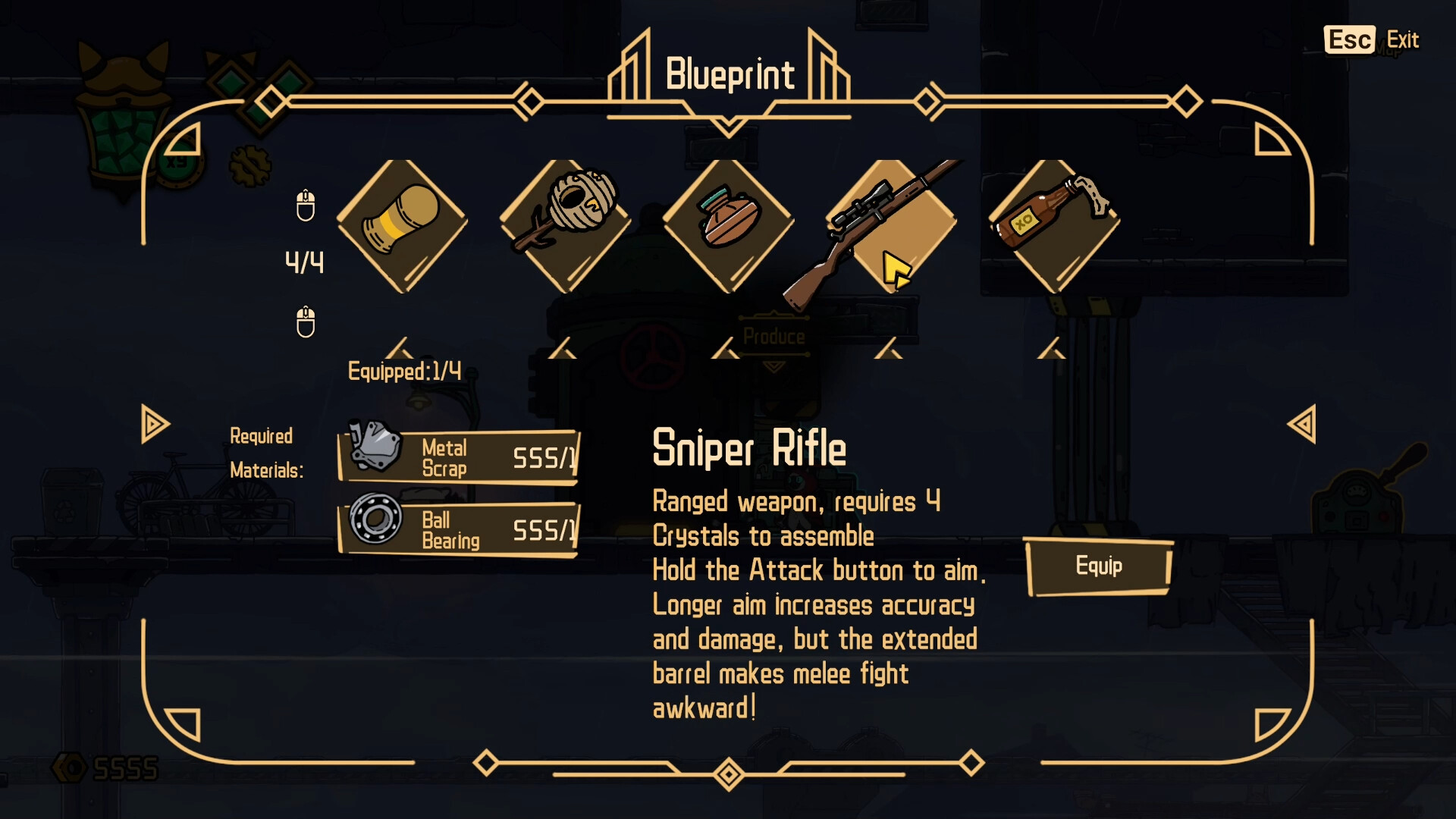Click the Metal Scrap material row
1456x819 pixels.
point(459,457)
